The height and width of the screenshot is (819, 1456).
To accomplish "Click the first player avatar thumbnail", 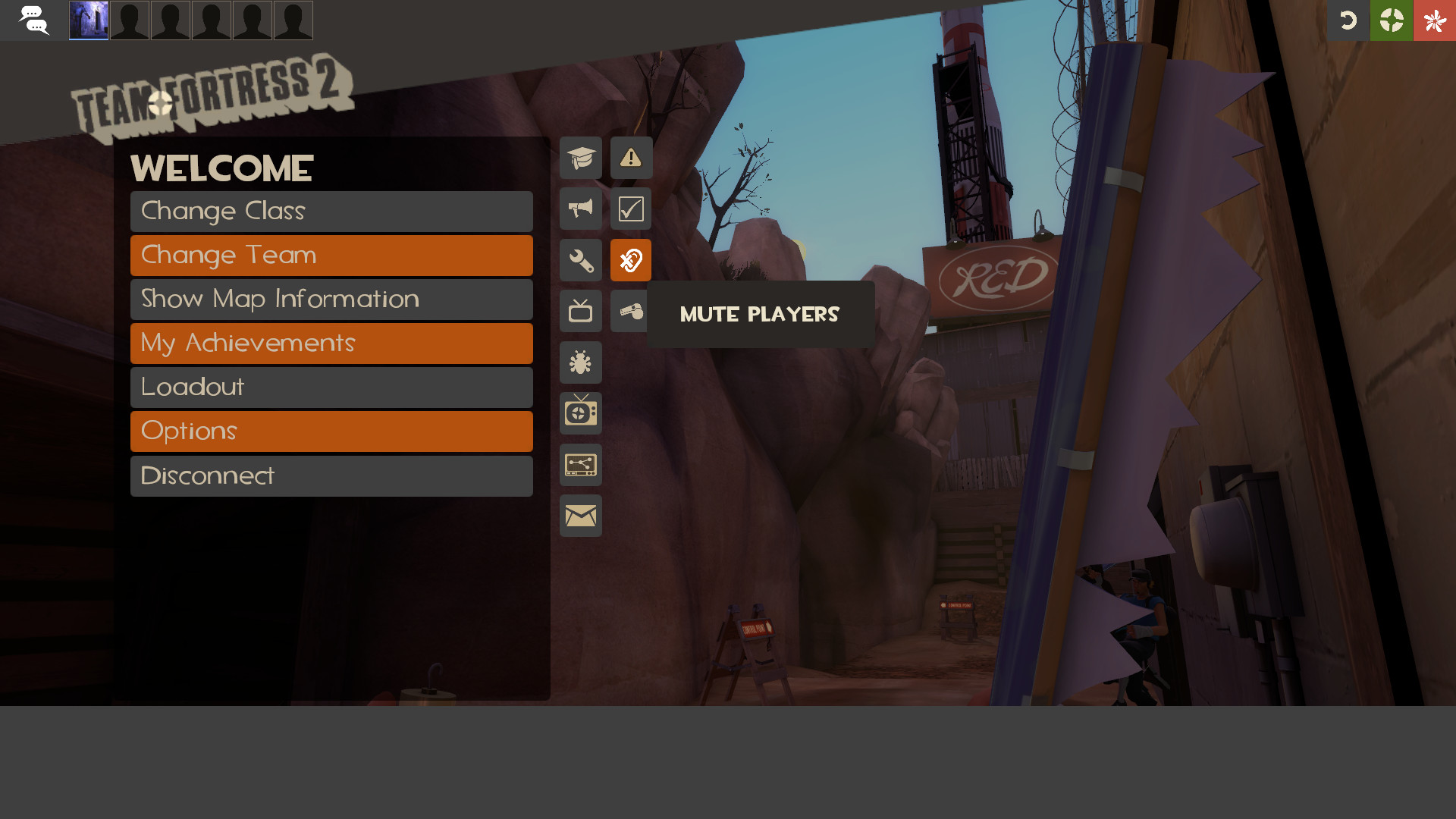I will click(x=88, y=20).
